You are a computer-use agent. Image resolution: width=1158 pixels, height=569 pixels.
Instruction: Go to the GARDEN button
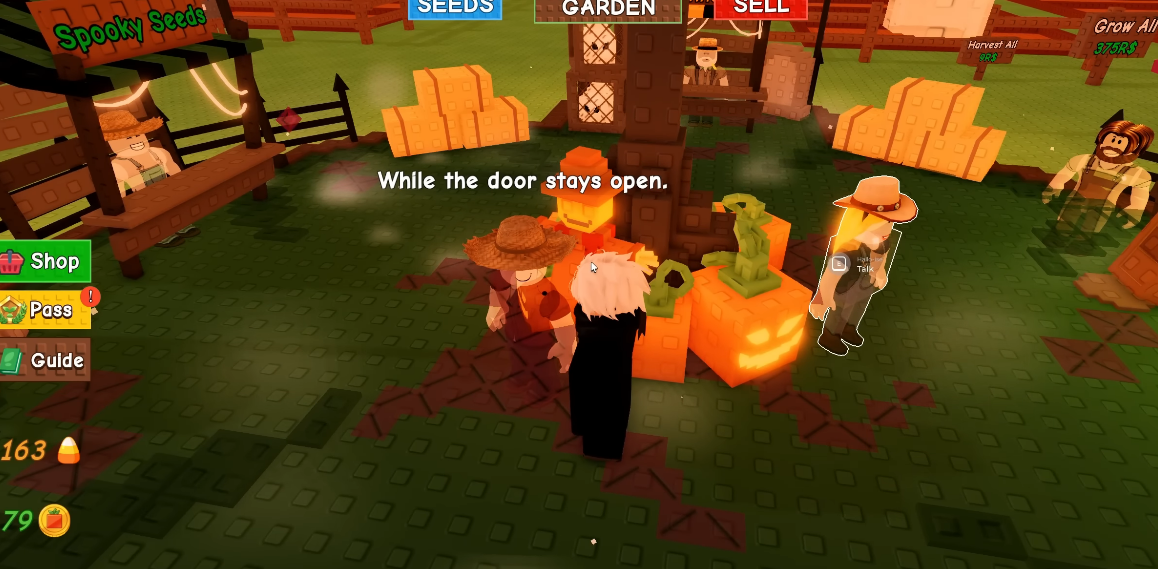tap(608, 9)
